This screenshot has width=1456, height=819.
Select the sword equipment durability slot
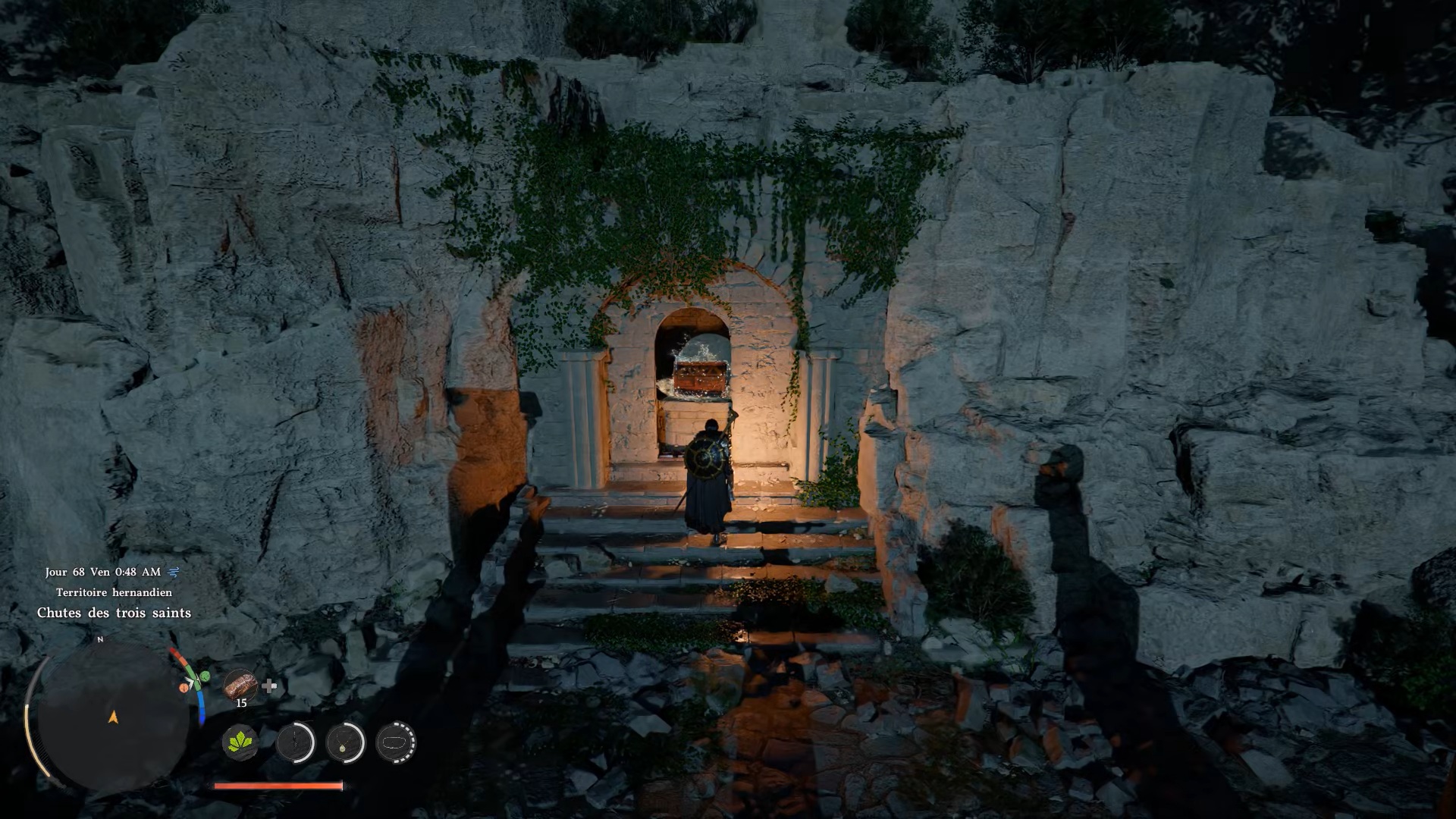coord(295,742)
